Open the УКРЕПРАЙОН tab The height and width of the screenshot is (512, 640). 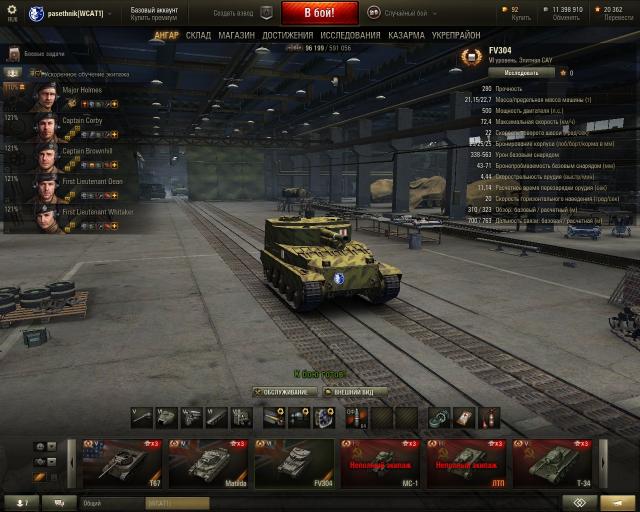tap(455, 35)
